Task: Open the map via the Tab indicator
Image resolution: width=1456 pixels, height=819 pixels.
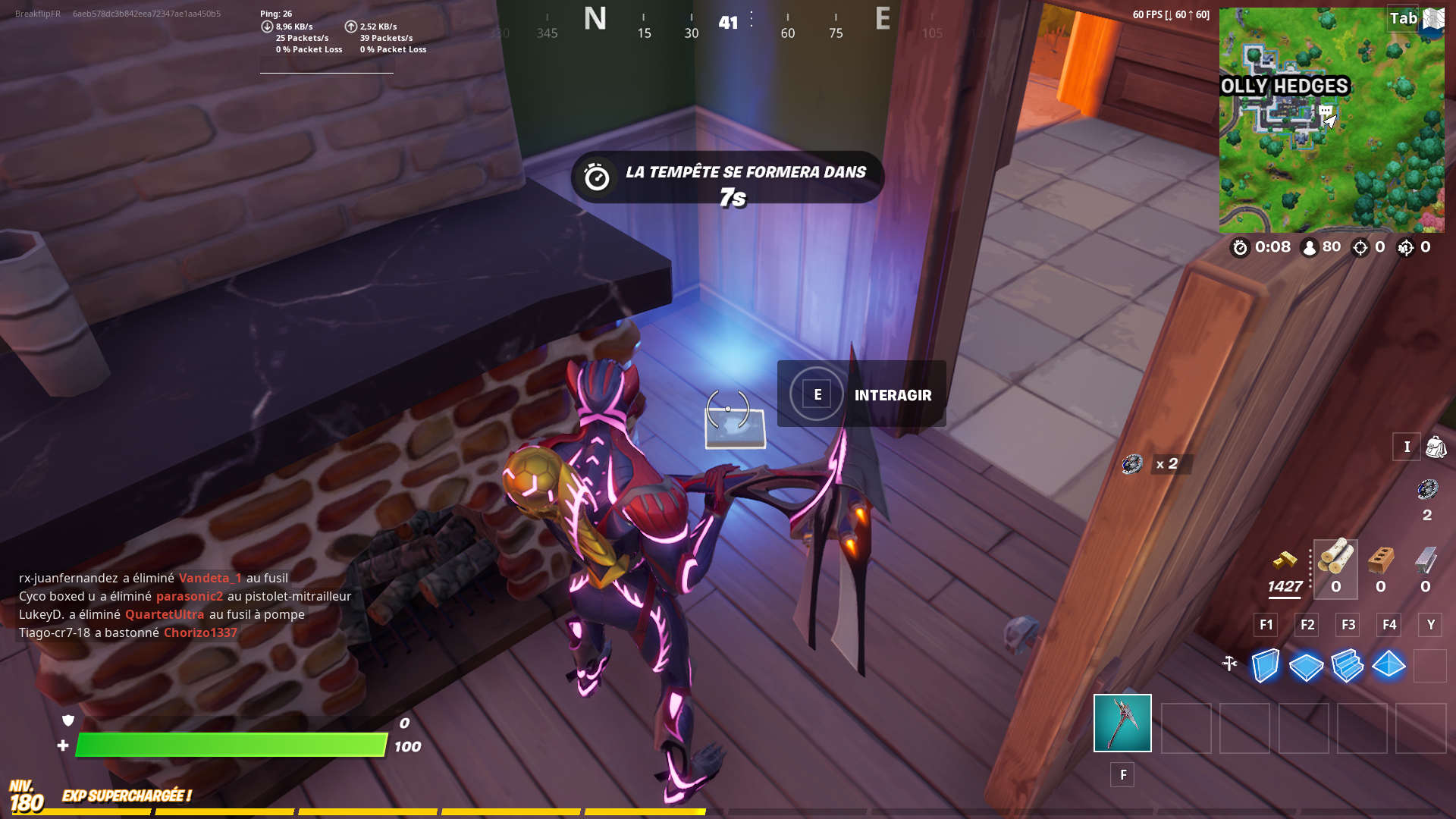Action: [1402, 19]
